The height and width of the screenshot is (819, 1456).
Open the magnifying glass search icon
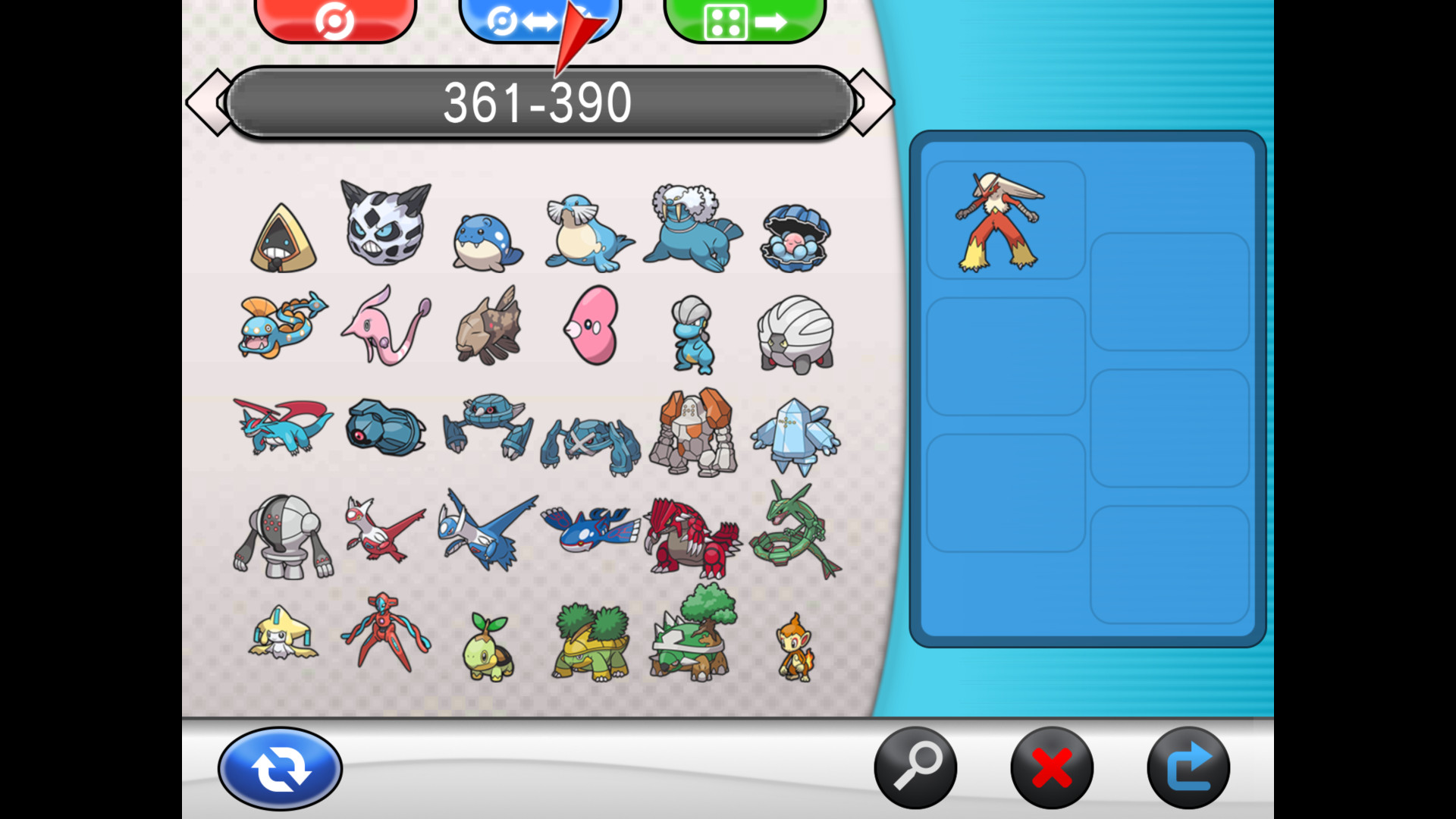pos(916,767)
